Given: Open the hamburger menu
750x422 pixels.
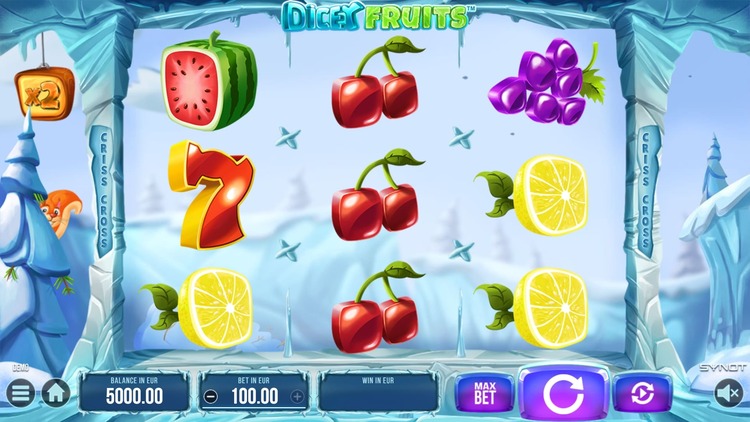Looking at the screenshot, I should coord(20,393).
